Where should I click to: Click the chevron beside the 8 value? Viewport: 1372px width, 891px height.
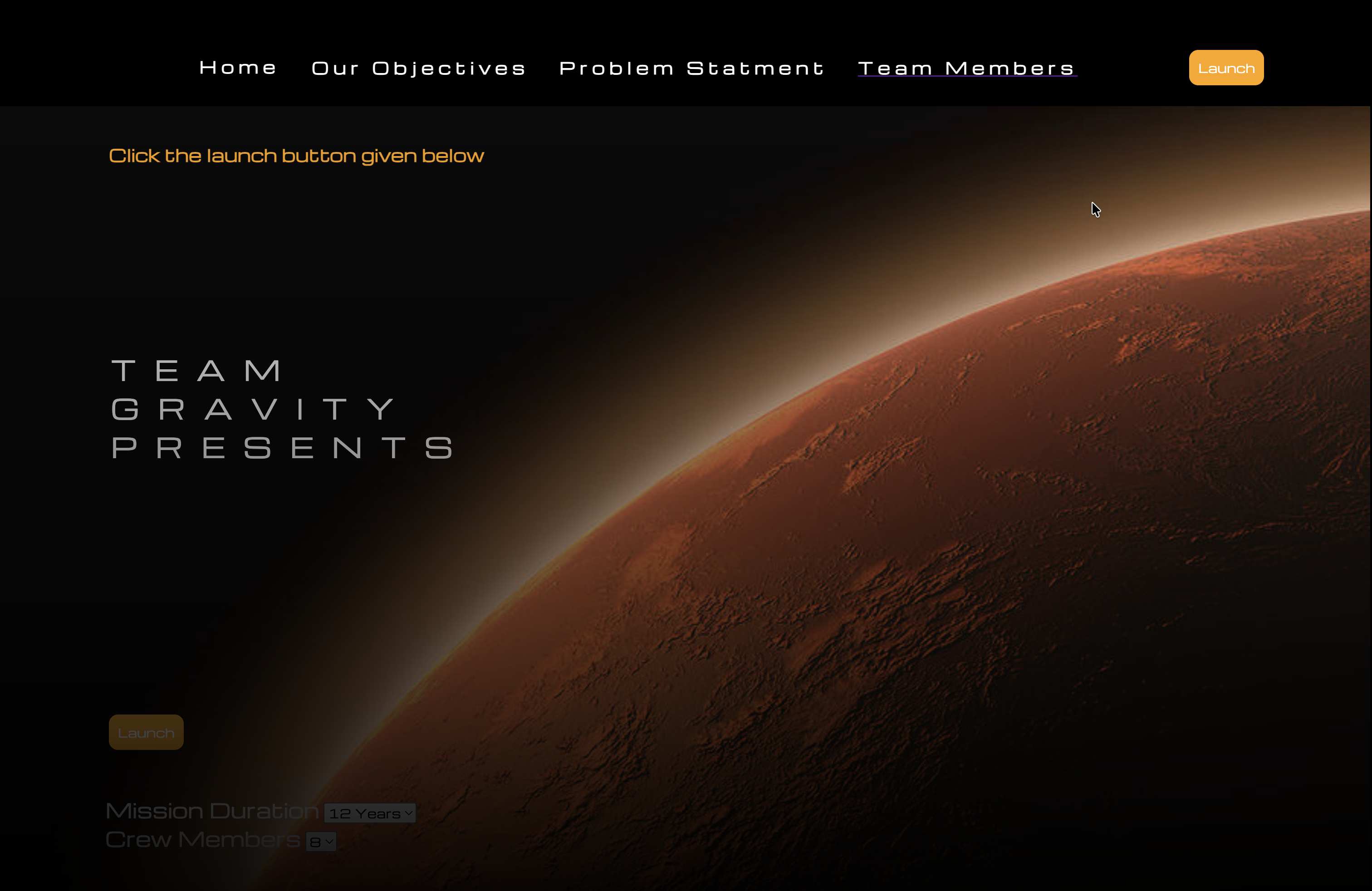pos(330,842)
